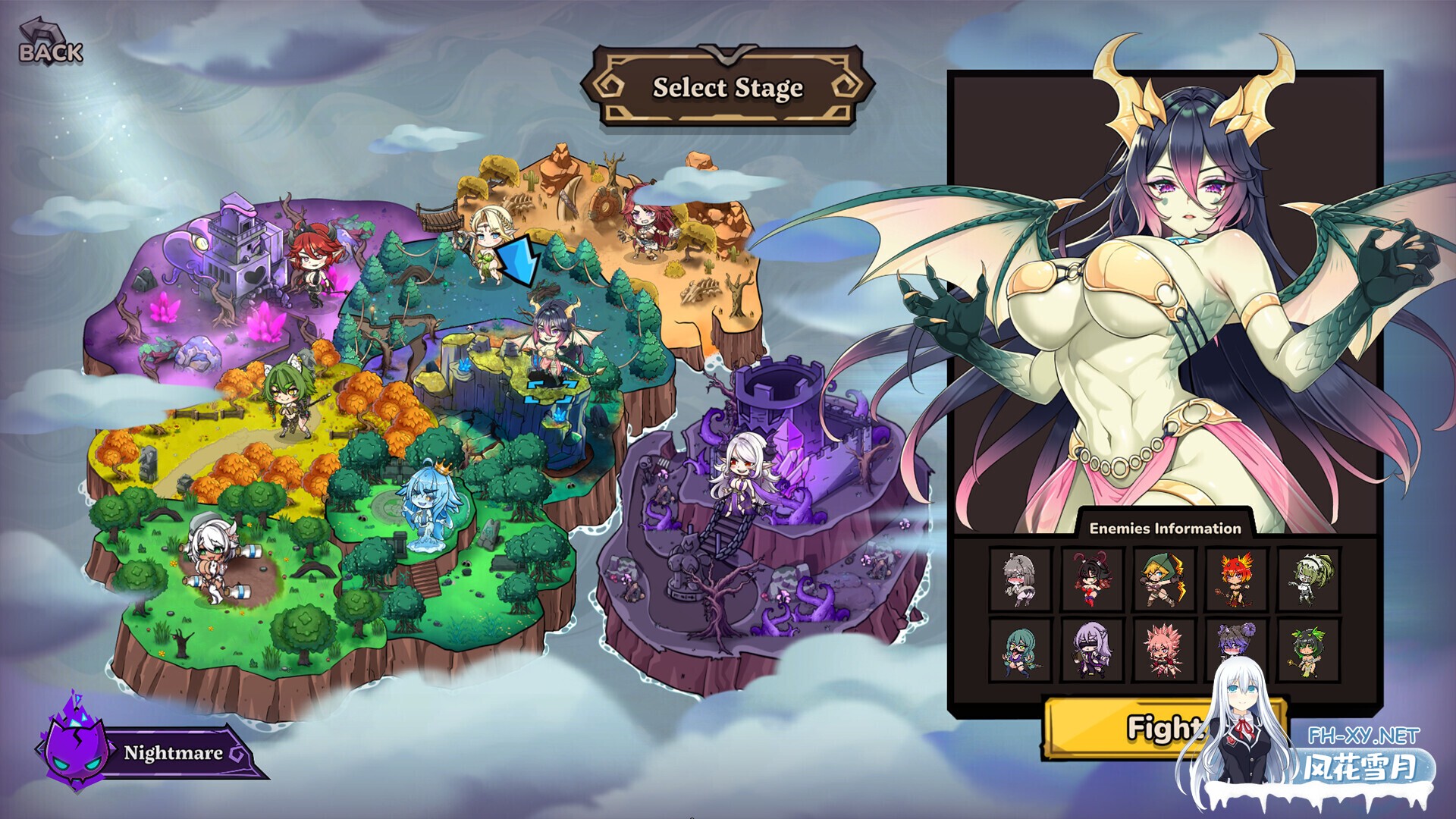Choose the blonde elf forest stage
1456x819 pixels.
pos(486,244)
